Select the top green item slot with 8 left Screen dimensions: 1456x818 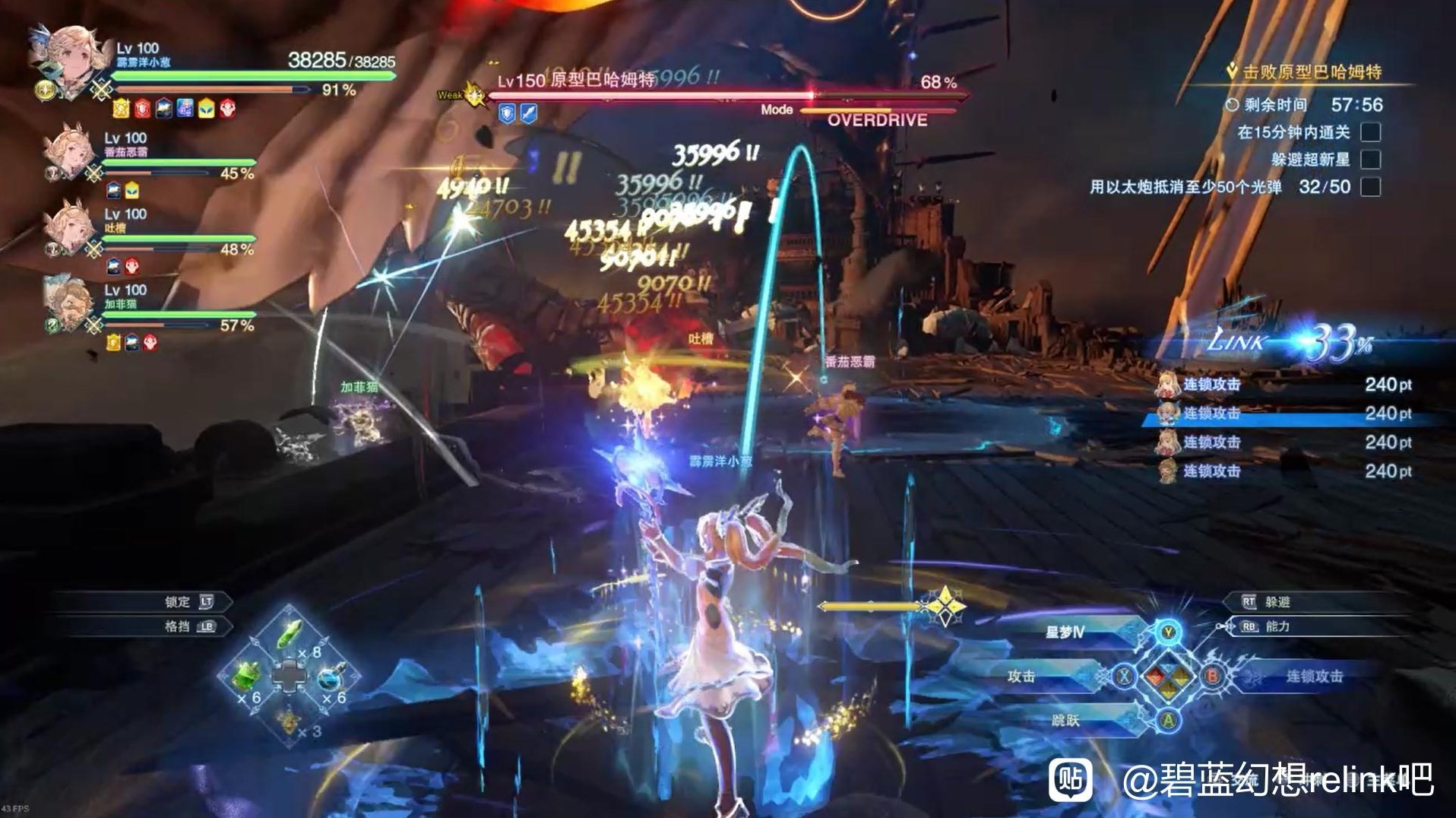pyautogui.click(x=291, y=636)
